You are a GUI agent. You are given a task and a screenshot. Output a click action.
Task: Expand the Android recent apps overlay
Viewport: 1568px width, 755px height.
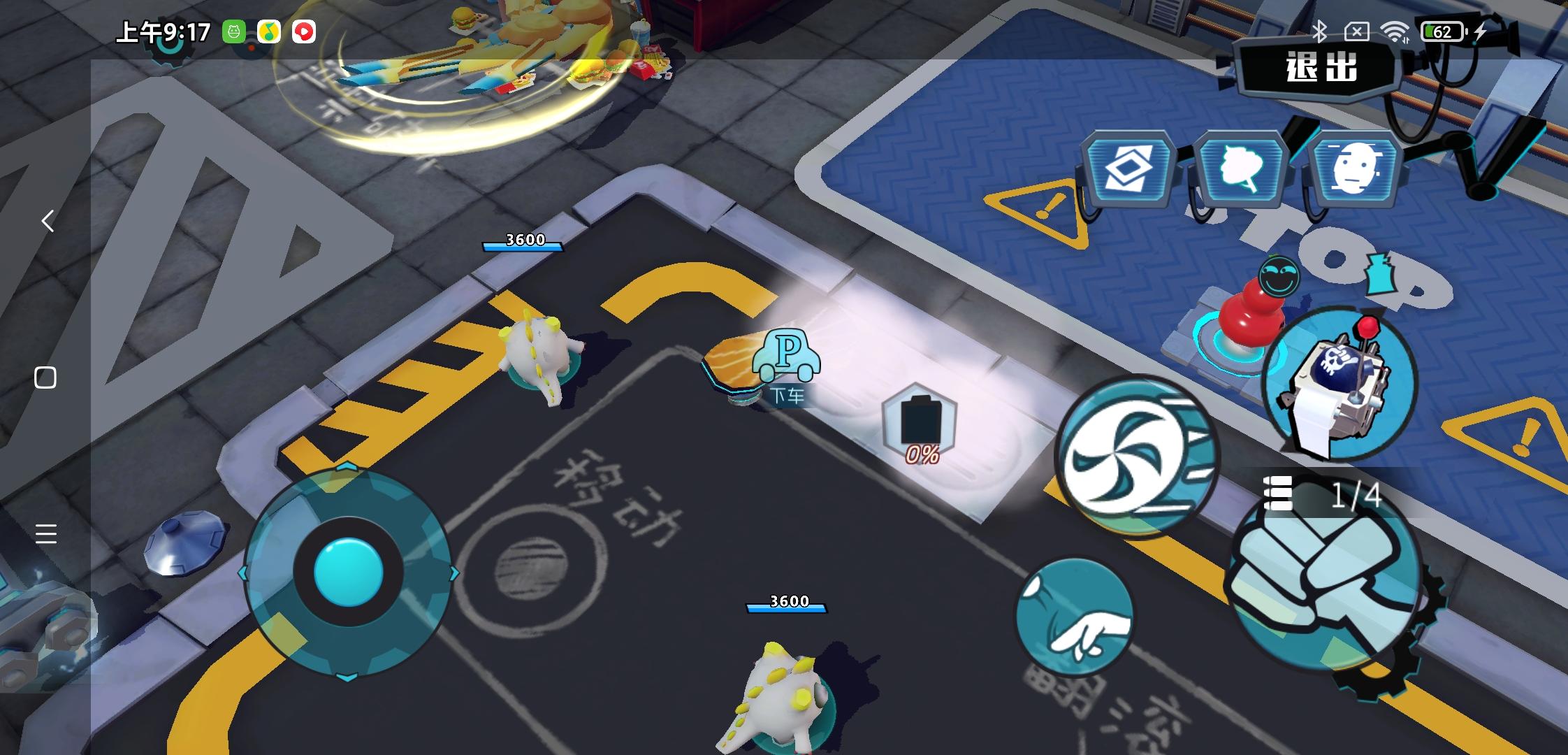pyautogui.click(x=47, y=377)
